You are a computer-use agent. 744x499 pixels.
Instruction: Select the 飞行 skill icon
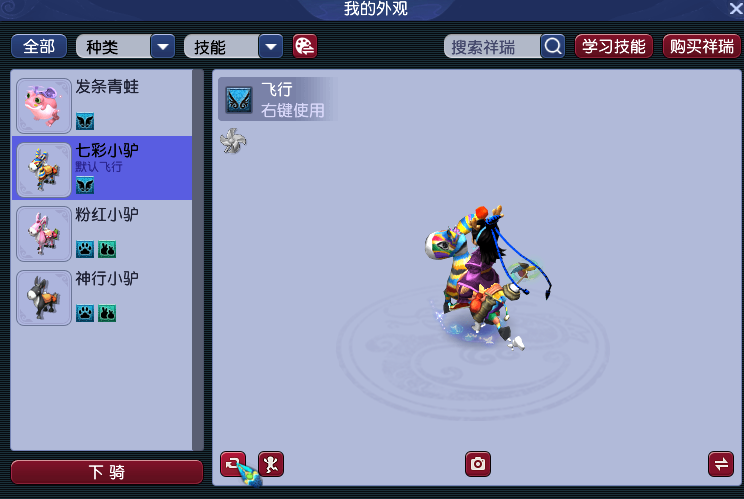tap(239, 99)
